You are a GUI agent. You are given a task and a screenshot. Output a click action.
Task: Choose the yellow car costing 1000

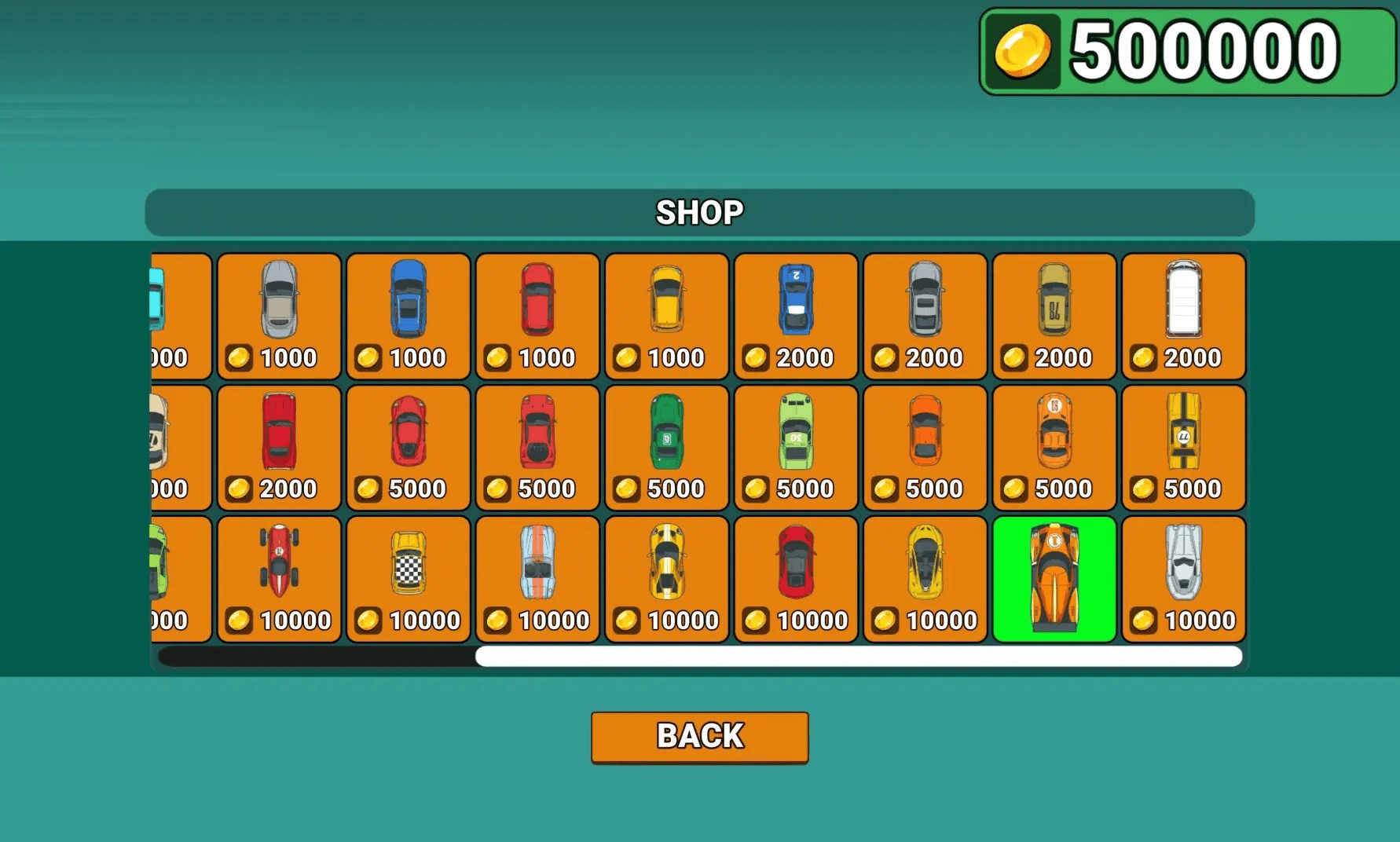666,316
